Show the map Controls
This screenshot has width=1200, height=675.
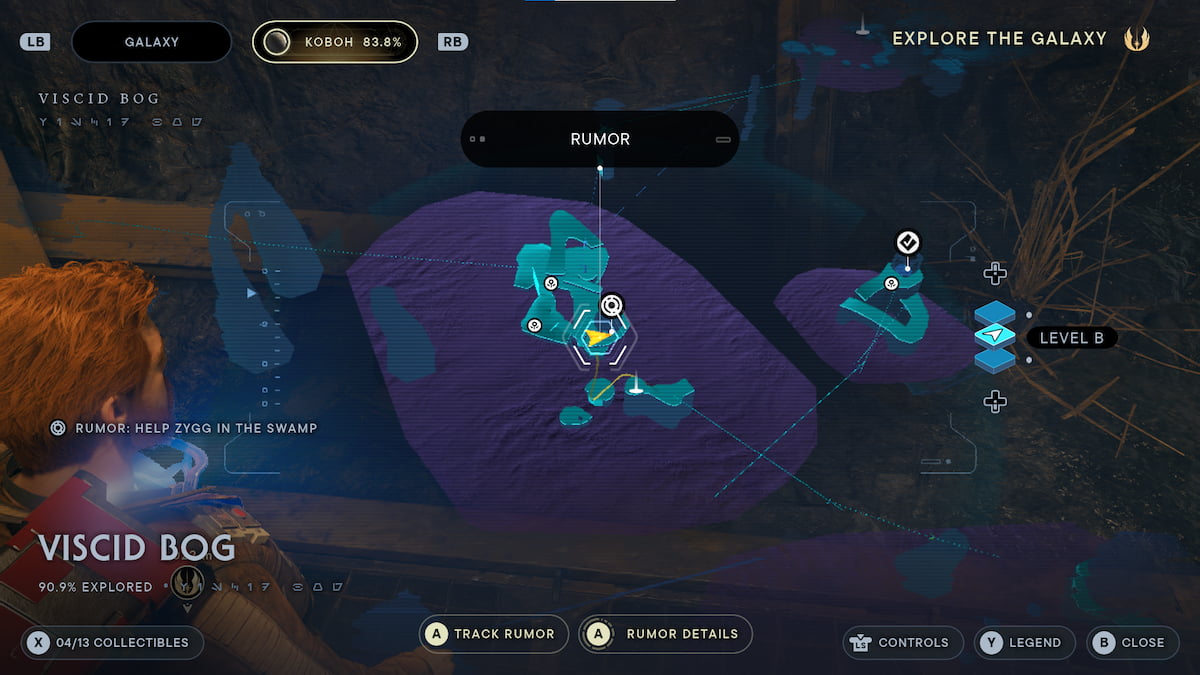coord(902,642)
